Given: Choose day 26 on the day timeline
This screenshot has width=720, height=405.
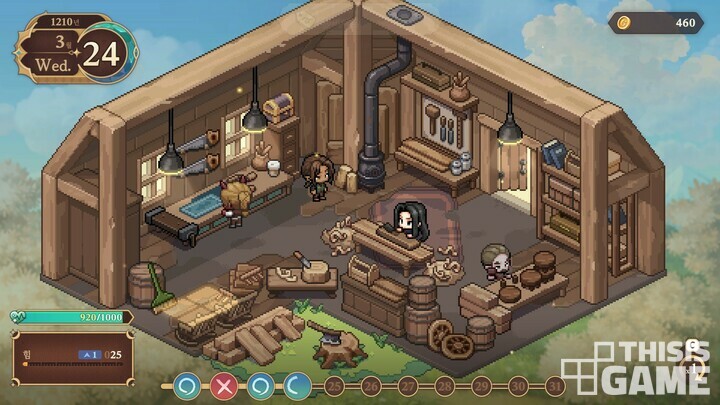Looking at the screenshot, I should (371, 386).
